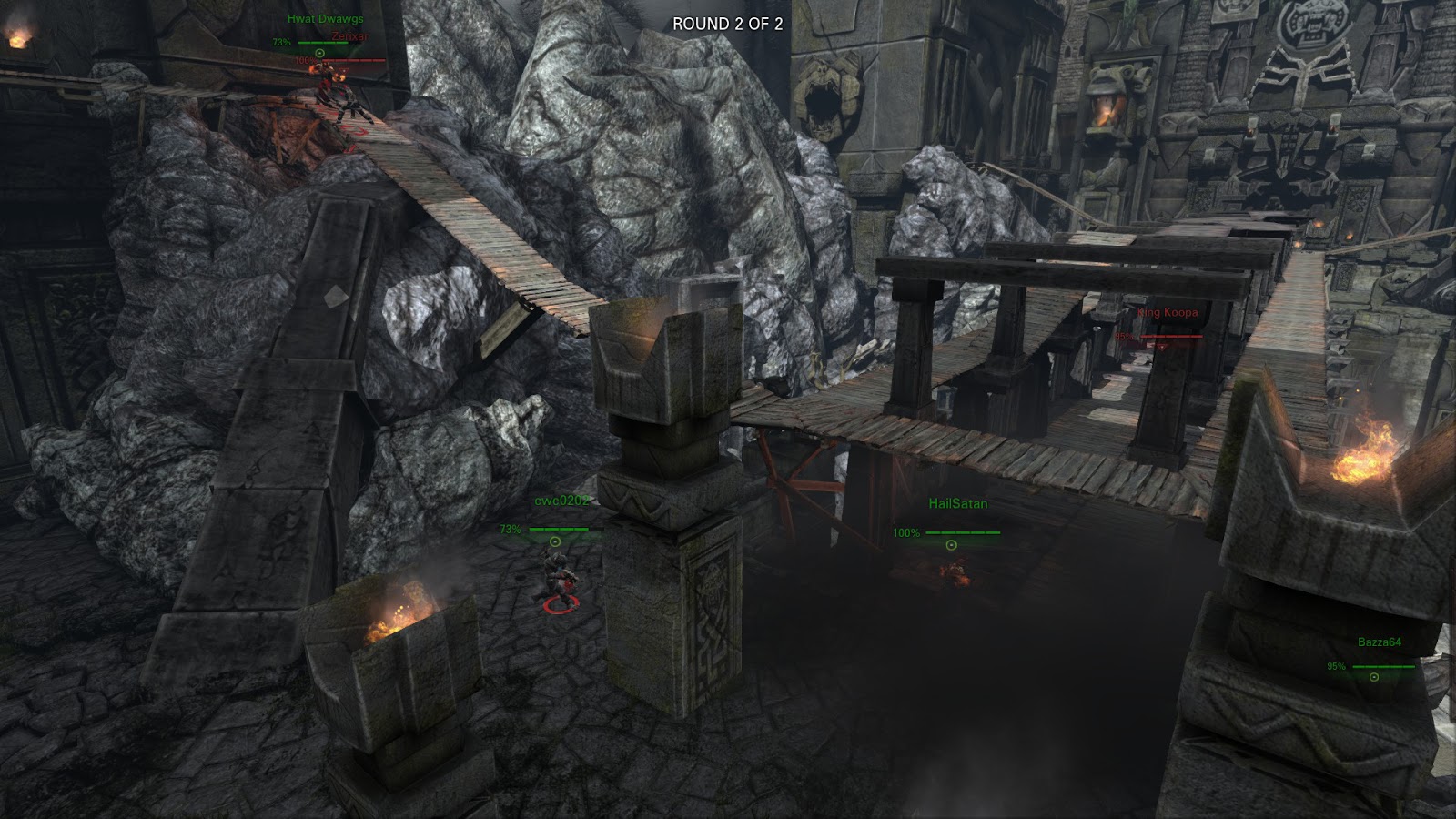Click the Bazza64 player name
The width and height of the screenshot is (1456, 819).
(x=1380, y=642)
